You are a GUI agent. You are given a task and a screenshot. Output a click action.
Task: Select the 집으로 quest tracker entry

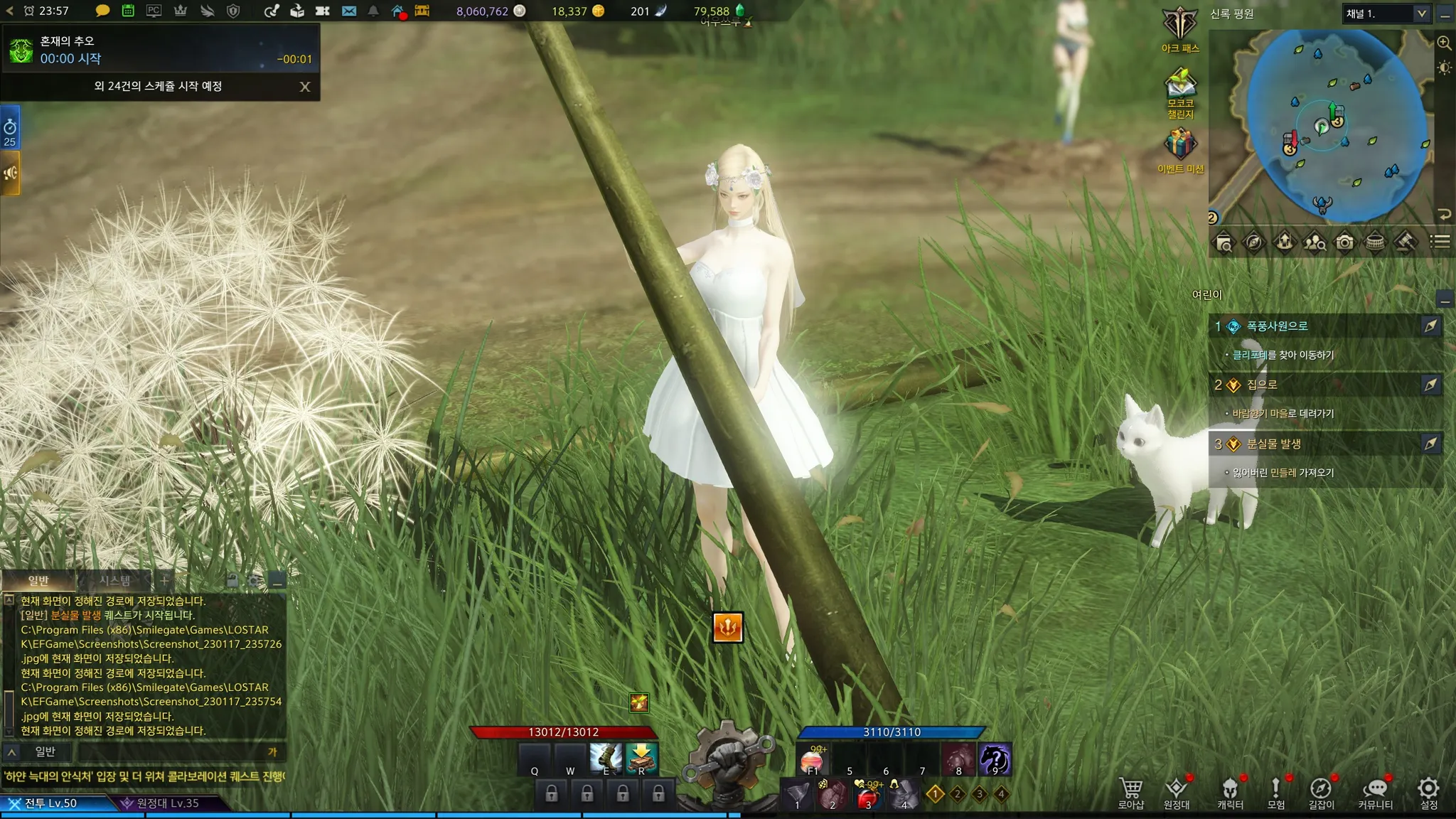click(1262, 385)
